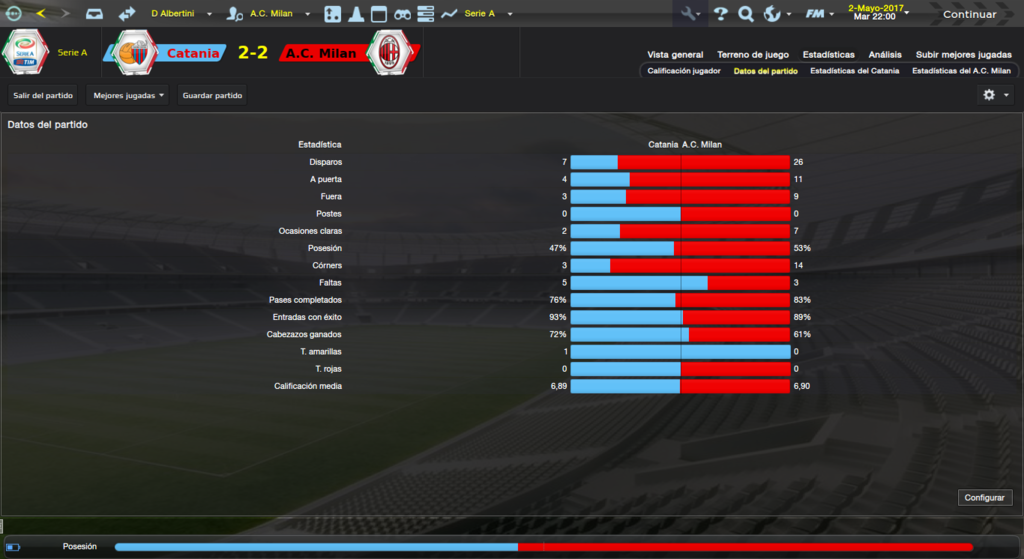This screenshot has height=559, width=1024.
Task: Click the Continuar button
Action: [969, 14]
